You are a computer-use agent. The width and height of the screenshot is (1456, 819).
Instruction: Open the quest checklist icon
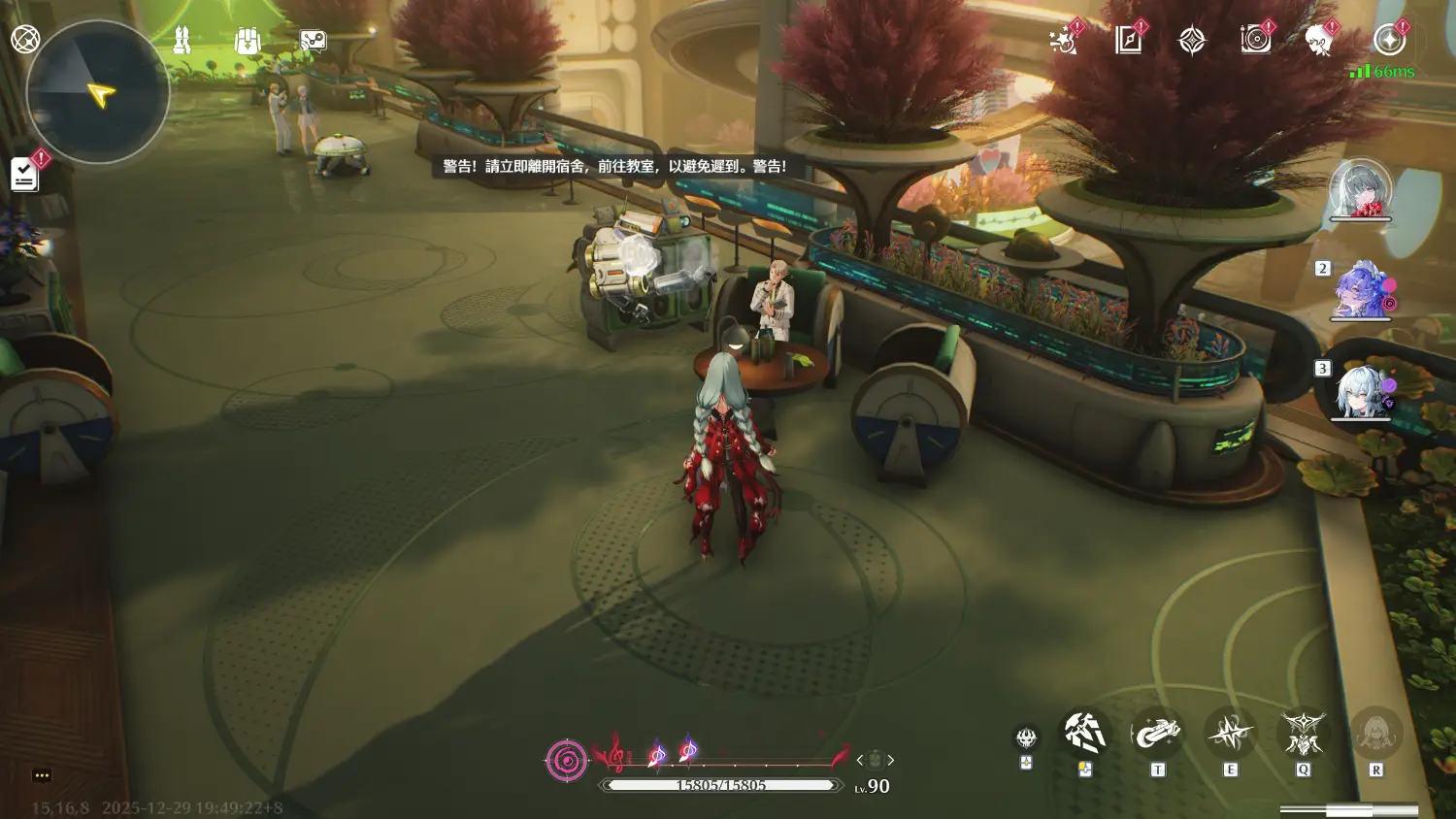point(24,175)
